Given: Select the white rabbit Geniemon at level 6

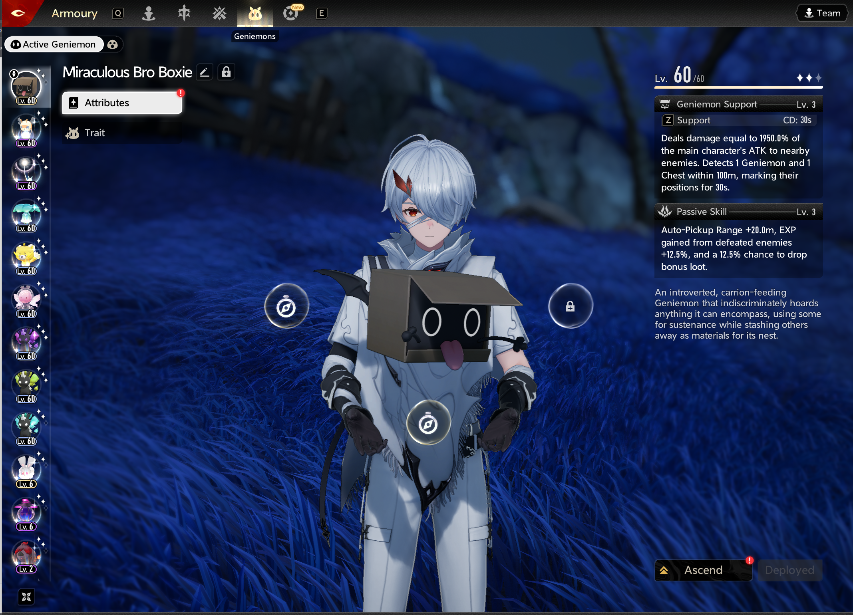Looking at the screenshot, I should click(25, 469).
